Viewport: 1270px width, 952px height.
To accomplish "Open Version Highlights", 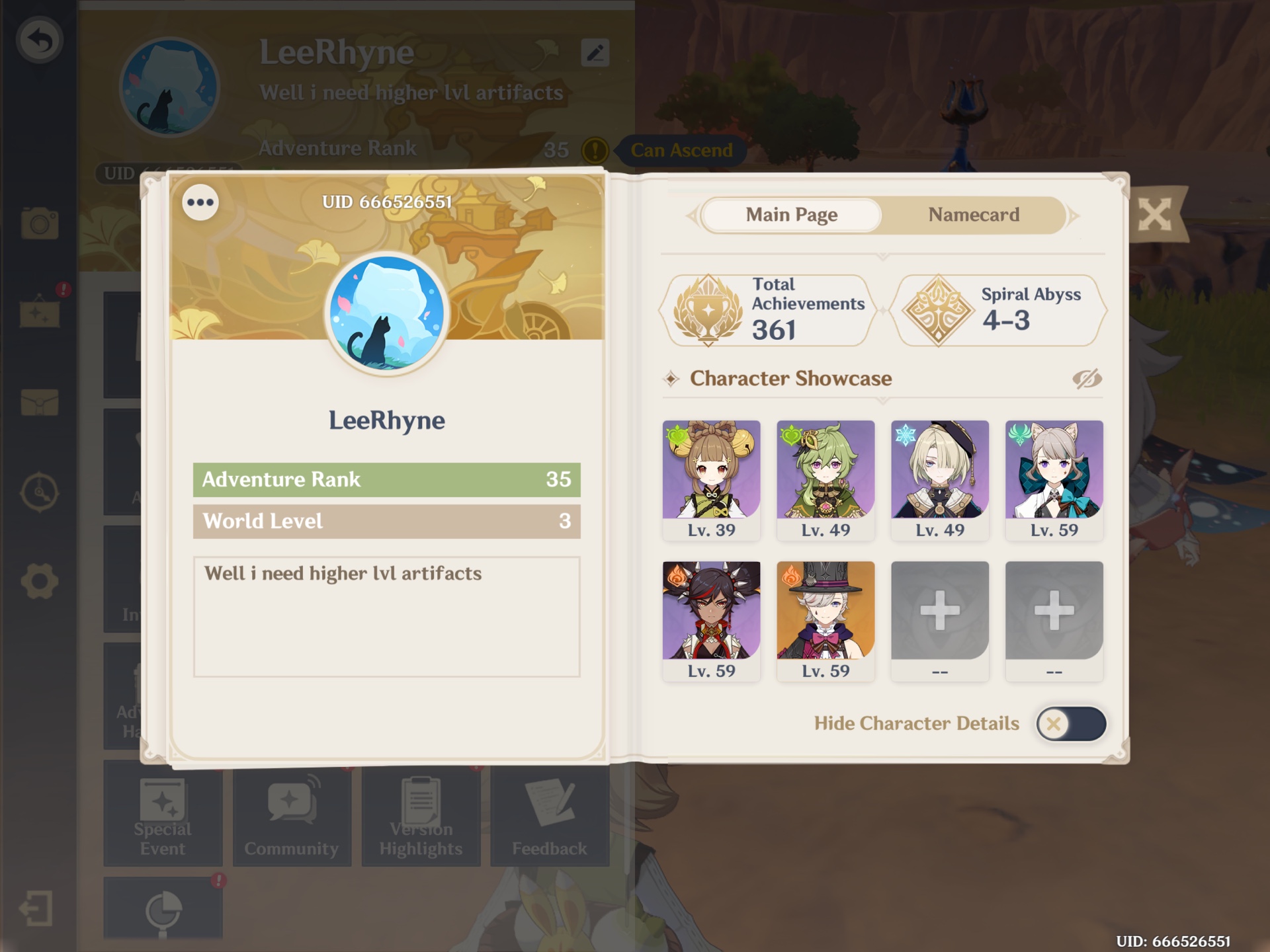I will click(421, 816).
